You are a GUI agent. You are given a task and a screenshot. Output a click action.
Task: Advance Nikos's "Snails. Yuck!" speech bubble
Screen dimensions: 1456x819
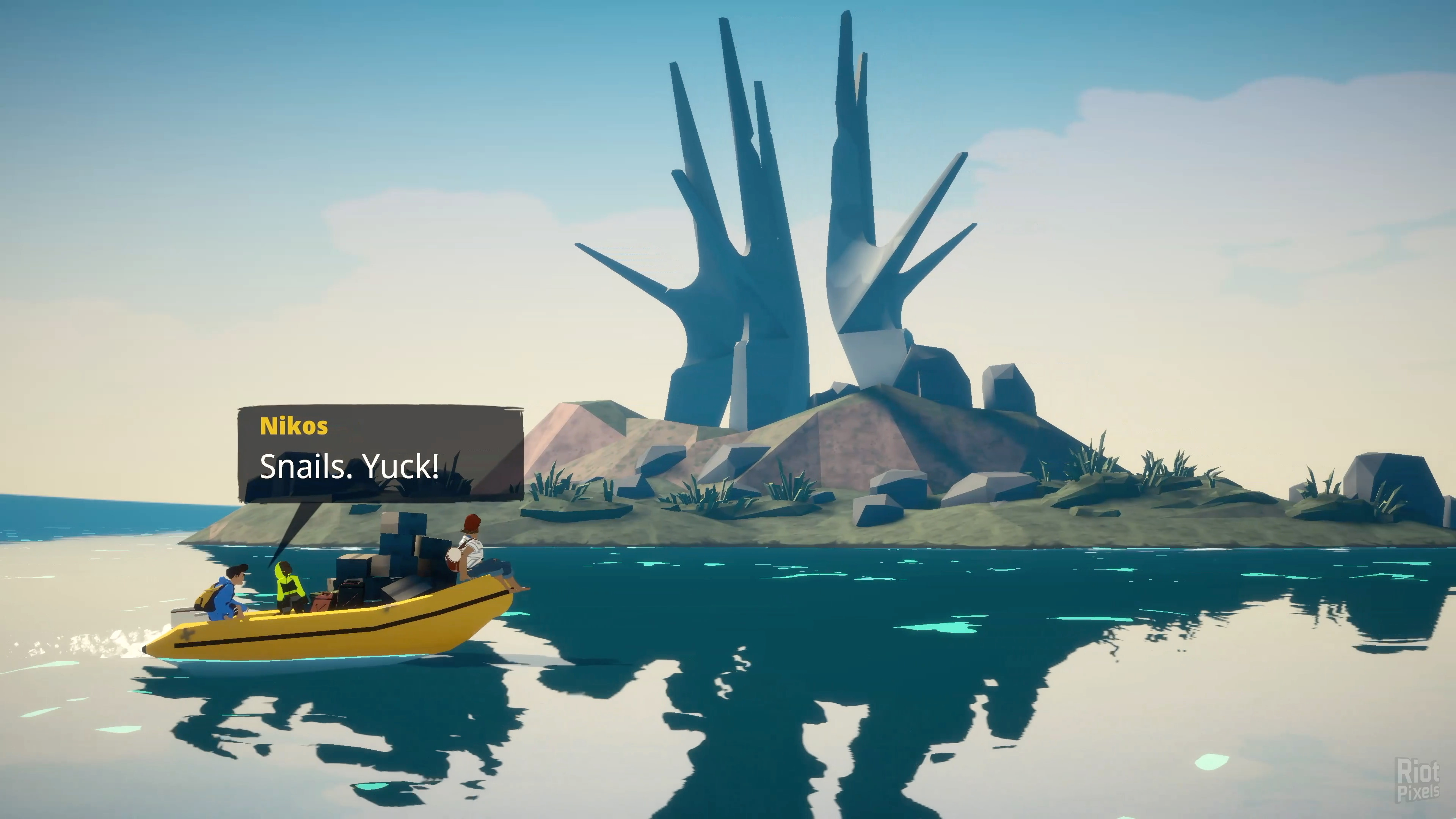380,454
